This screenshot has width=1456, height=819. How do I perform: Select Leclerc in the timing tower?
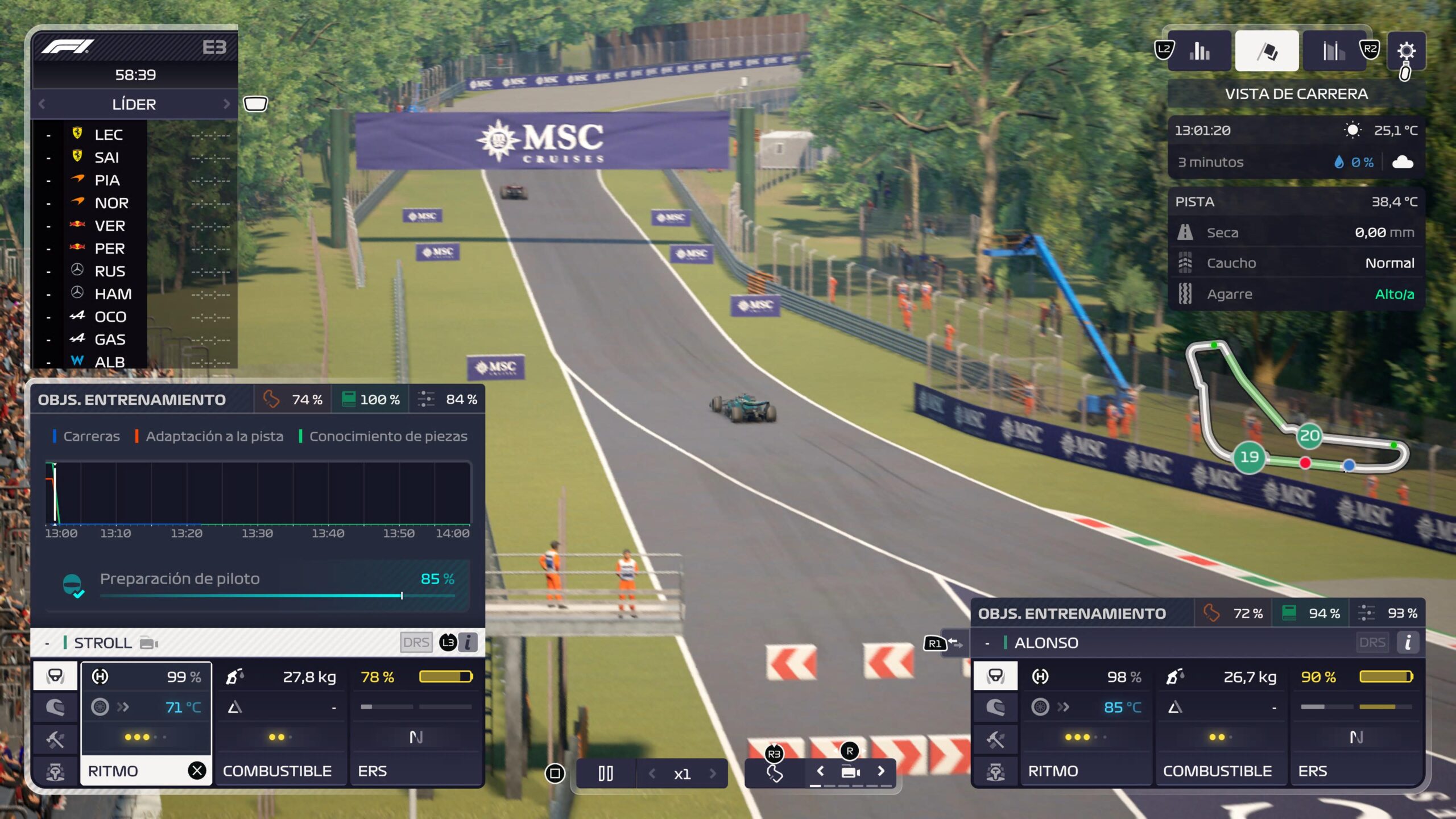click(x=109, y=135)
